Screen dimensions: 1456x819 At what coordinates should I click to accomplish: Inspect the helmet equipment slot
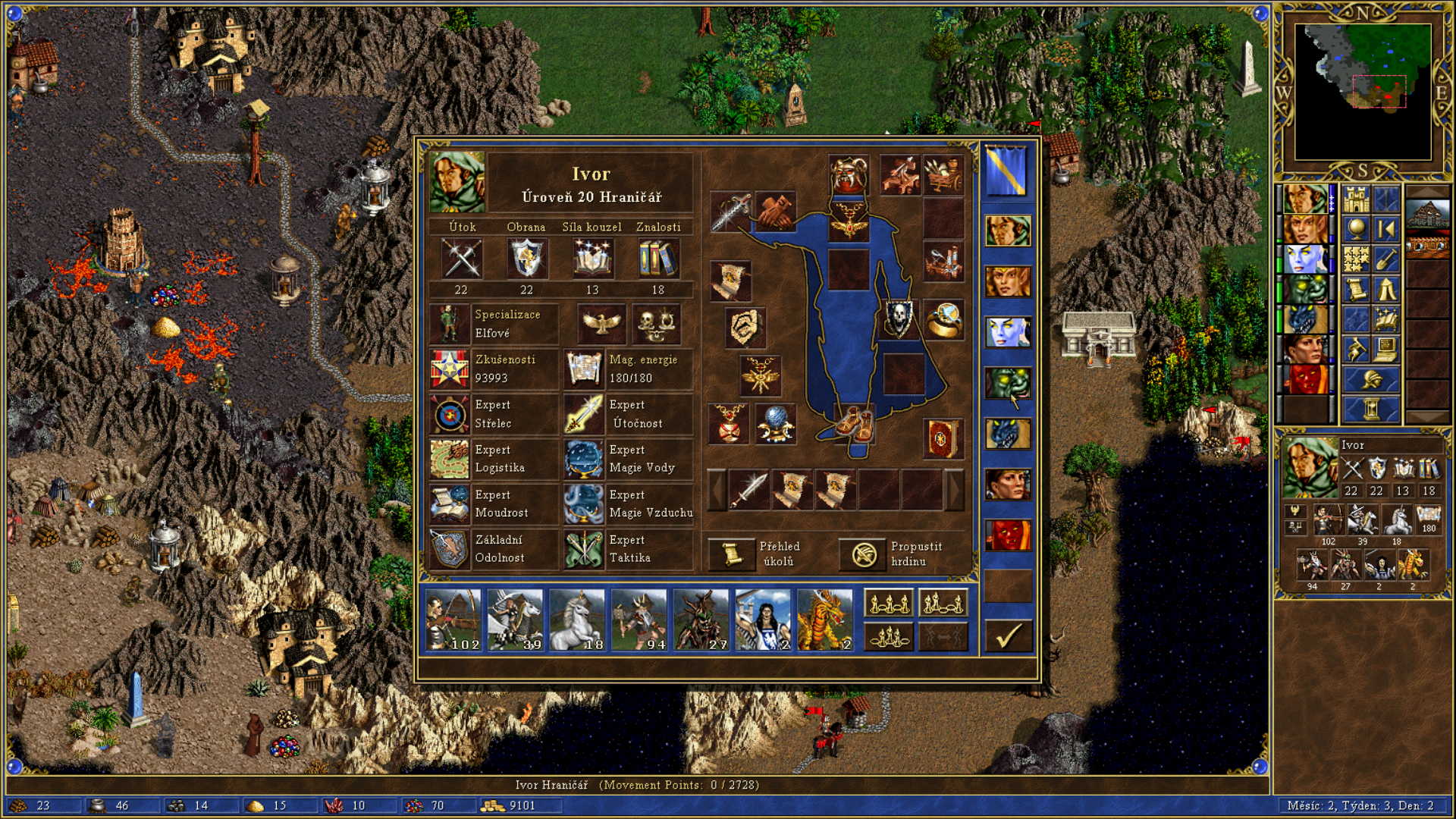point(849,175)
